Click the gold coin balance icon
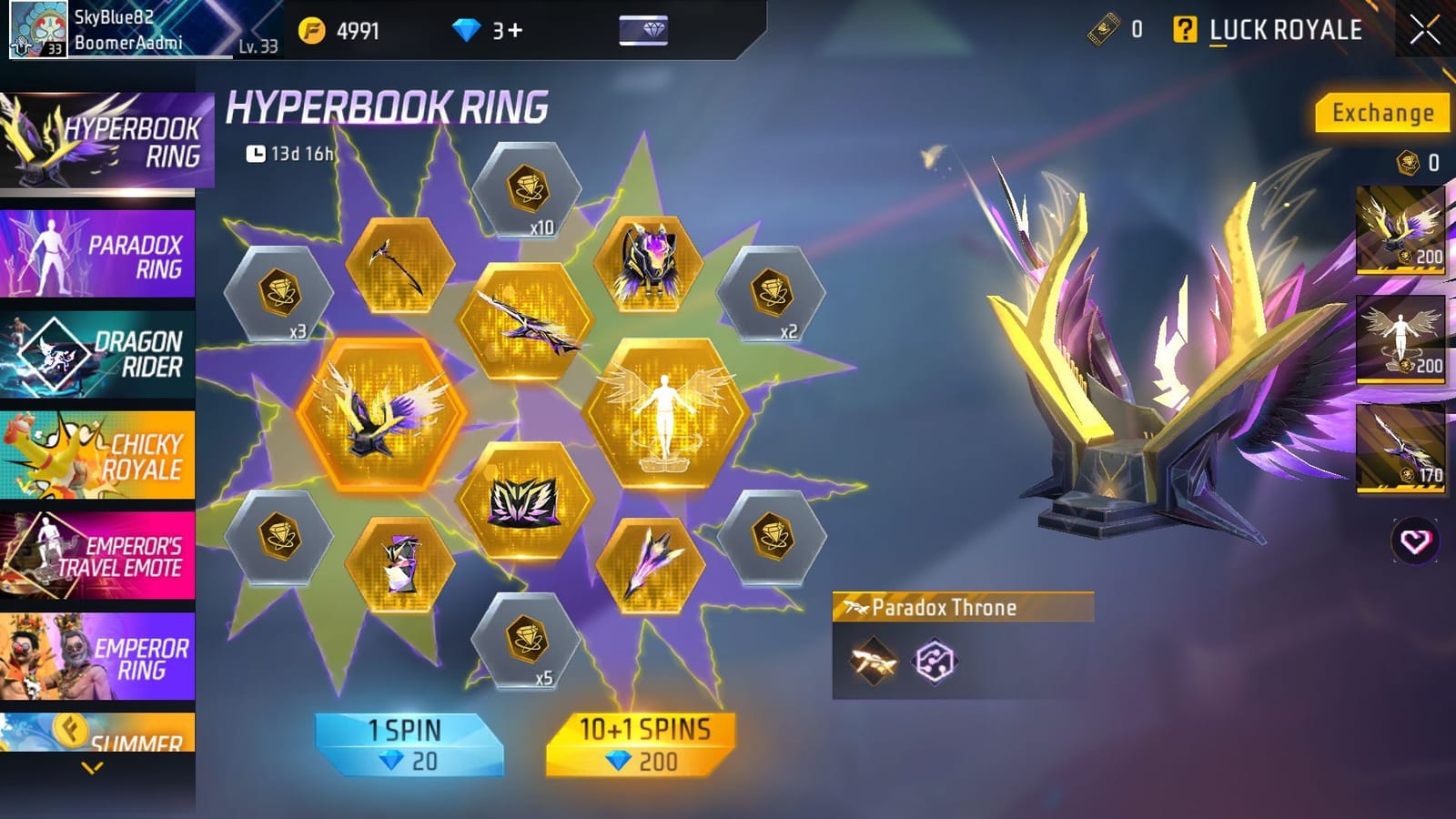Viewport: 1456px width, 819px height. 310,28
